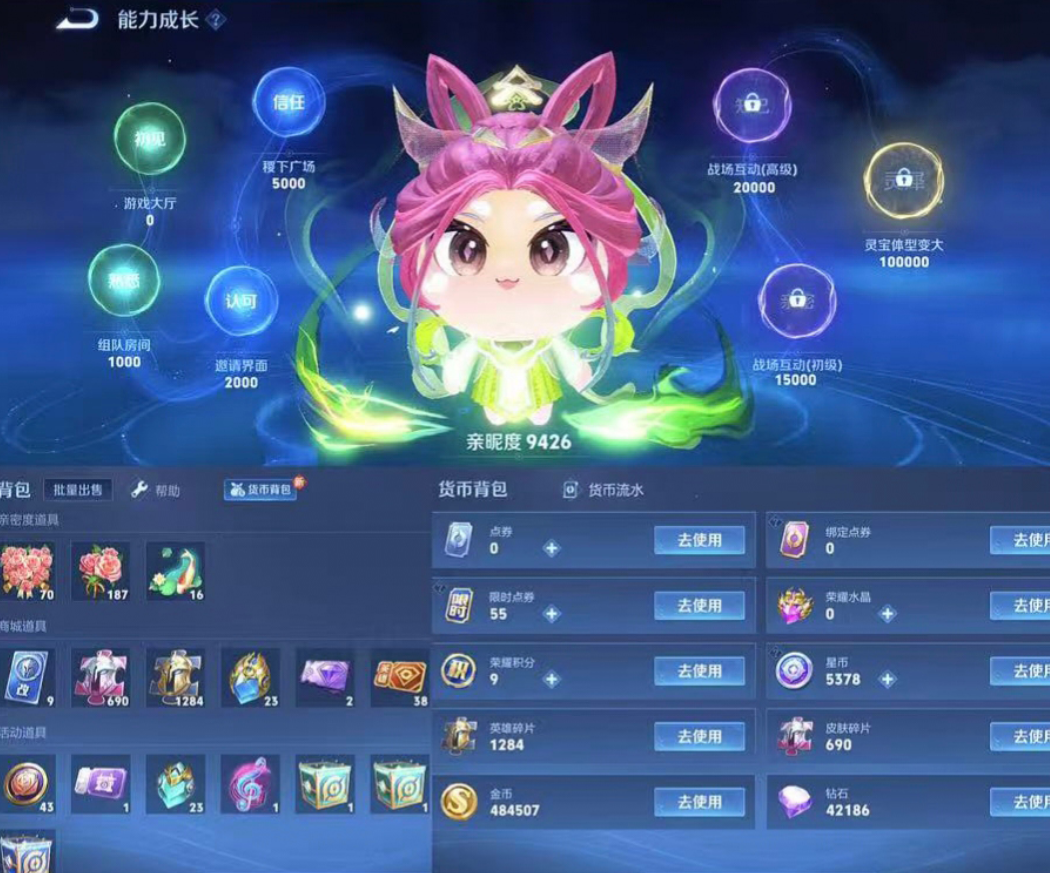This screenshot has height=873, width=1050.
Task: Click 去使用 for 英雄碎片
Action: 700,736
